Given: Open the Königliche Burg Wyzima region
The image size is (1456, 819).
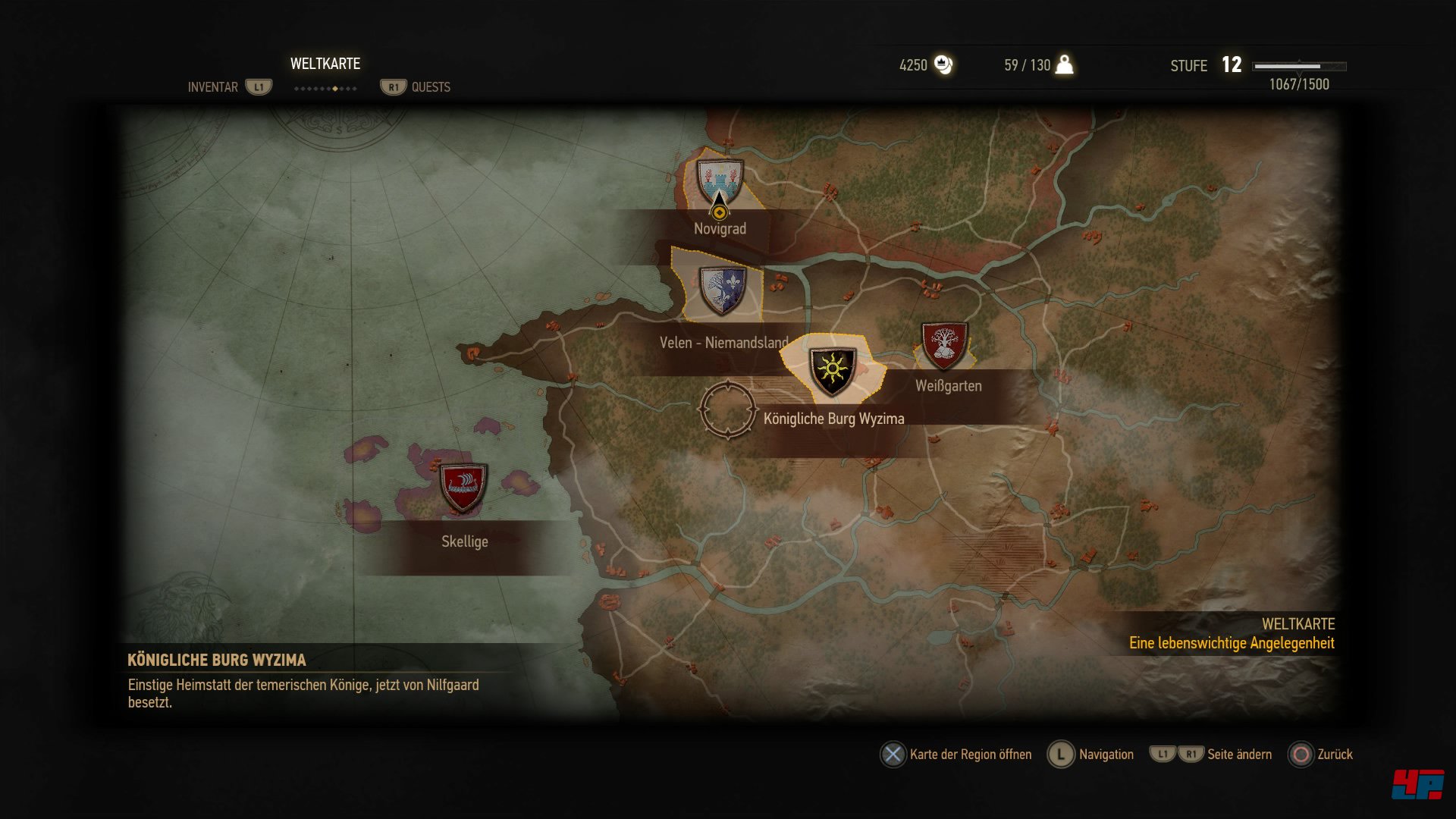Looking at the screenshot, I should pos(832,371).
